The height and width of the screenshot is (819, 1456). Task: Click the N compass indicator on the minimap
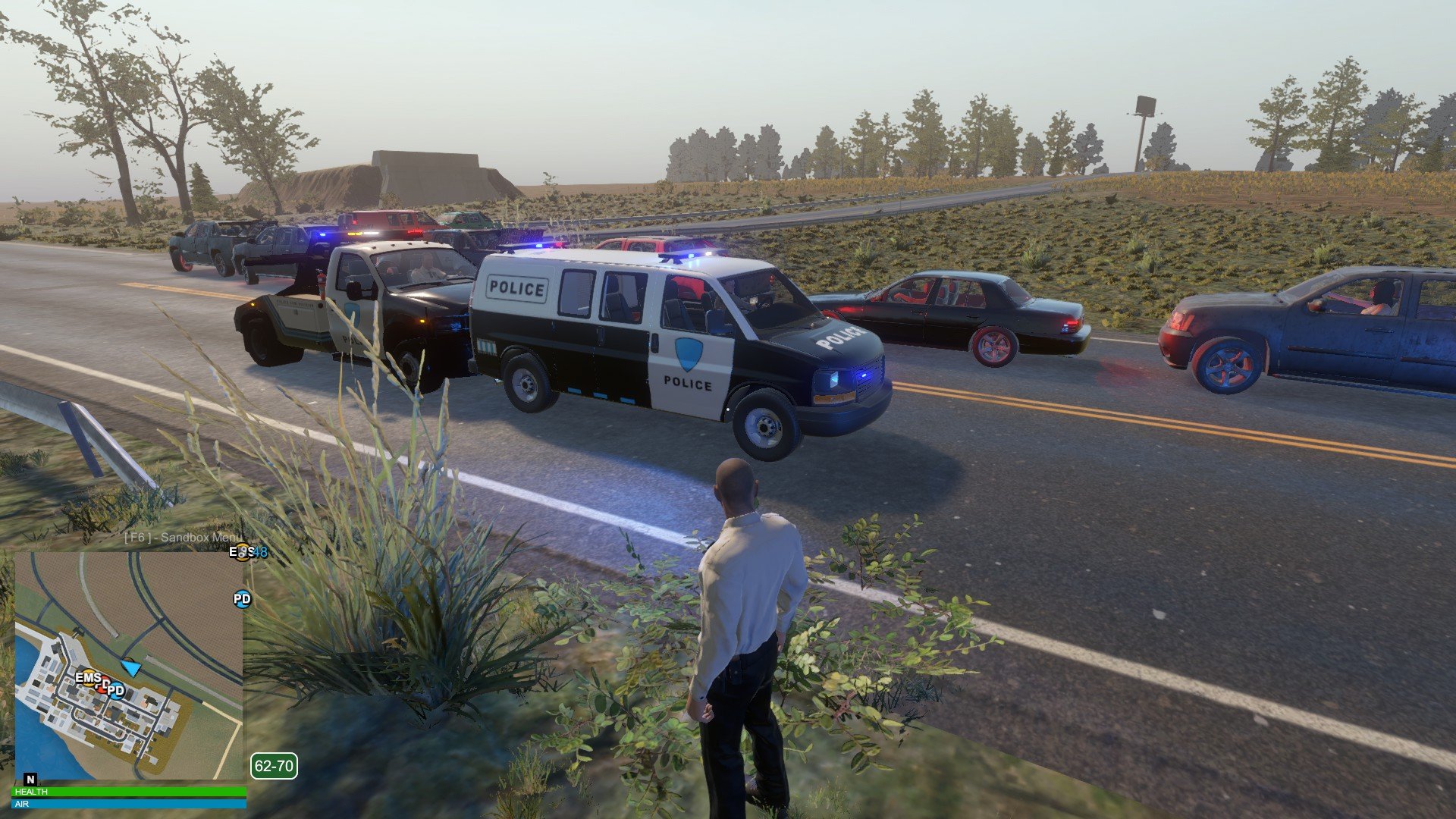click(x=30, y=779)
